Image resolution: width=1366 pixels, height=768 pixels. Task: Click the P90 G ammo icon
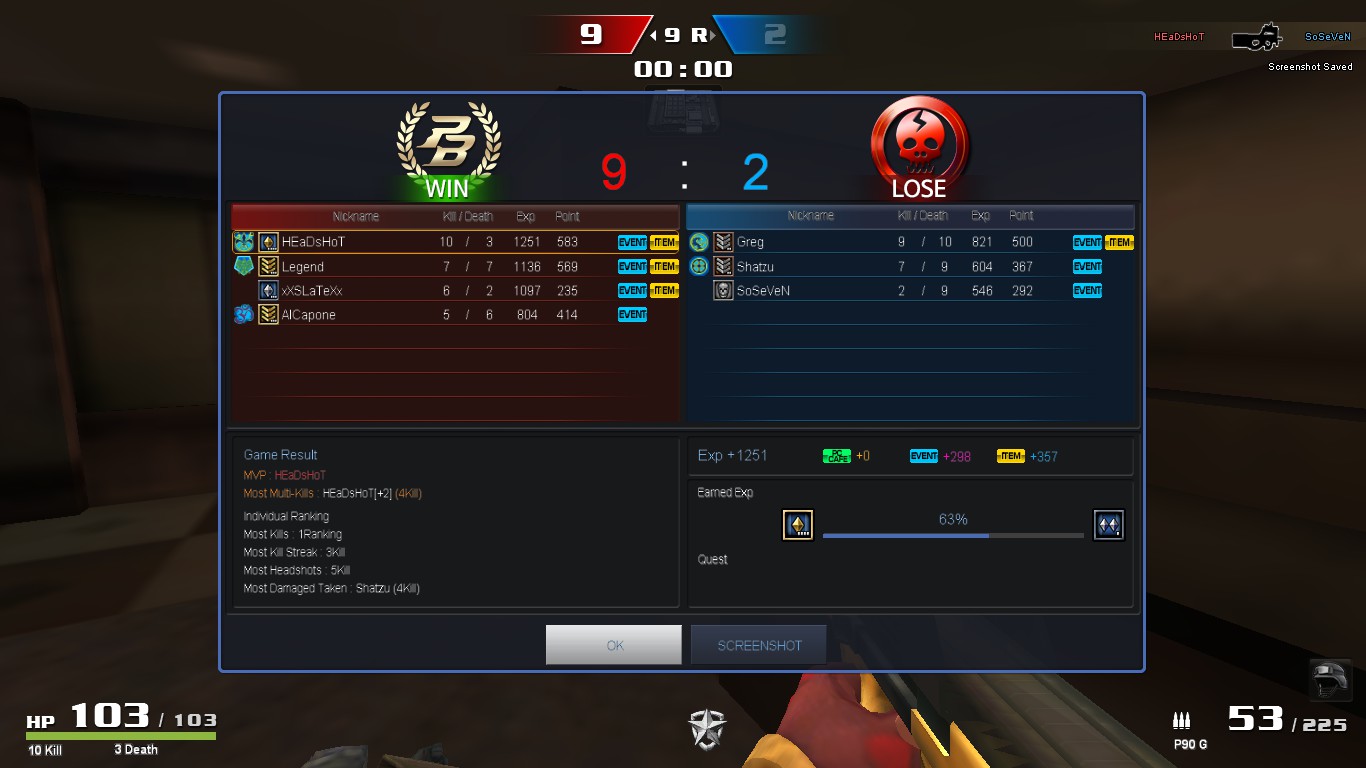coord(1182,720)
